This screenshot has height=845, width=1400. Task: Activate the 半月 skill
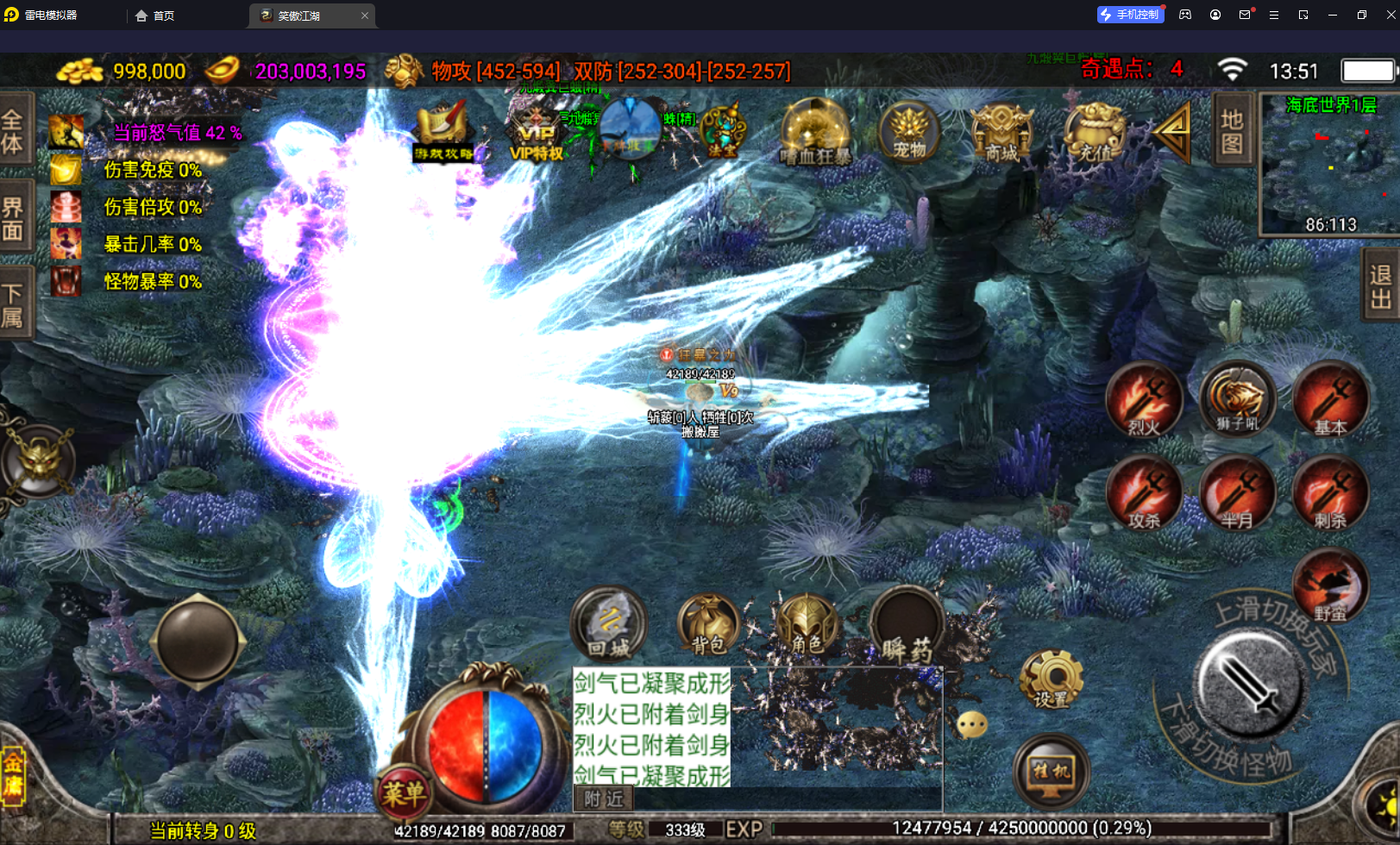[1238, 494]
